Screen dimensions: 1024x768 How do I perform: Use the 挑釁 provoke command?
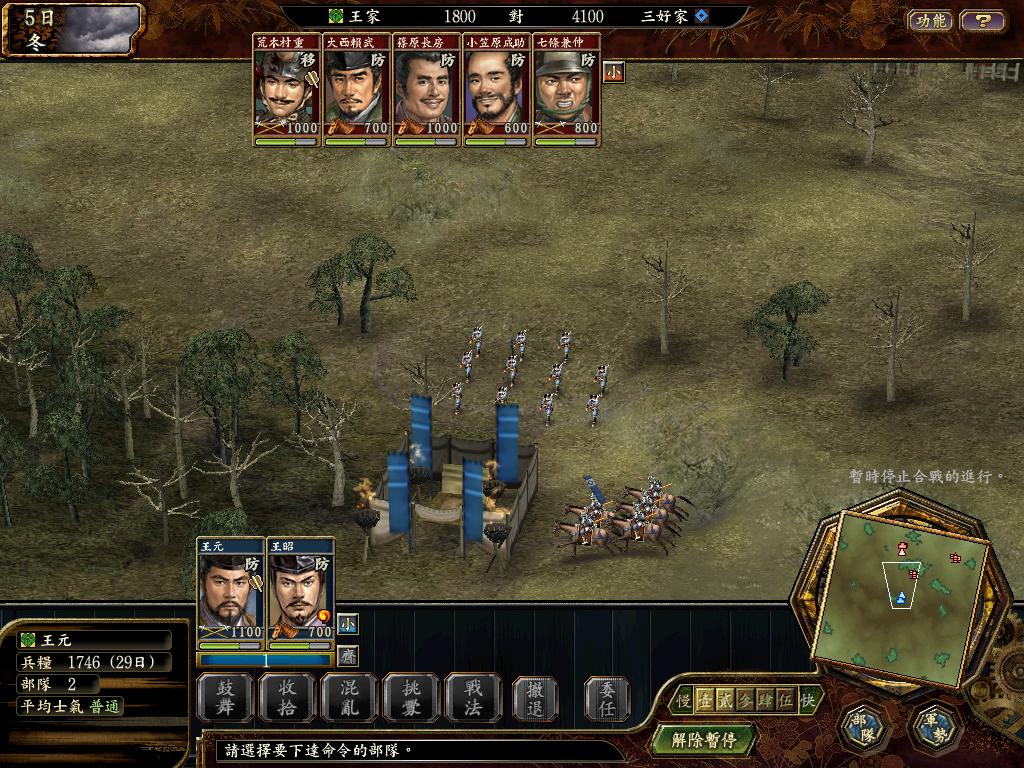(411, 697)
